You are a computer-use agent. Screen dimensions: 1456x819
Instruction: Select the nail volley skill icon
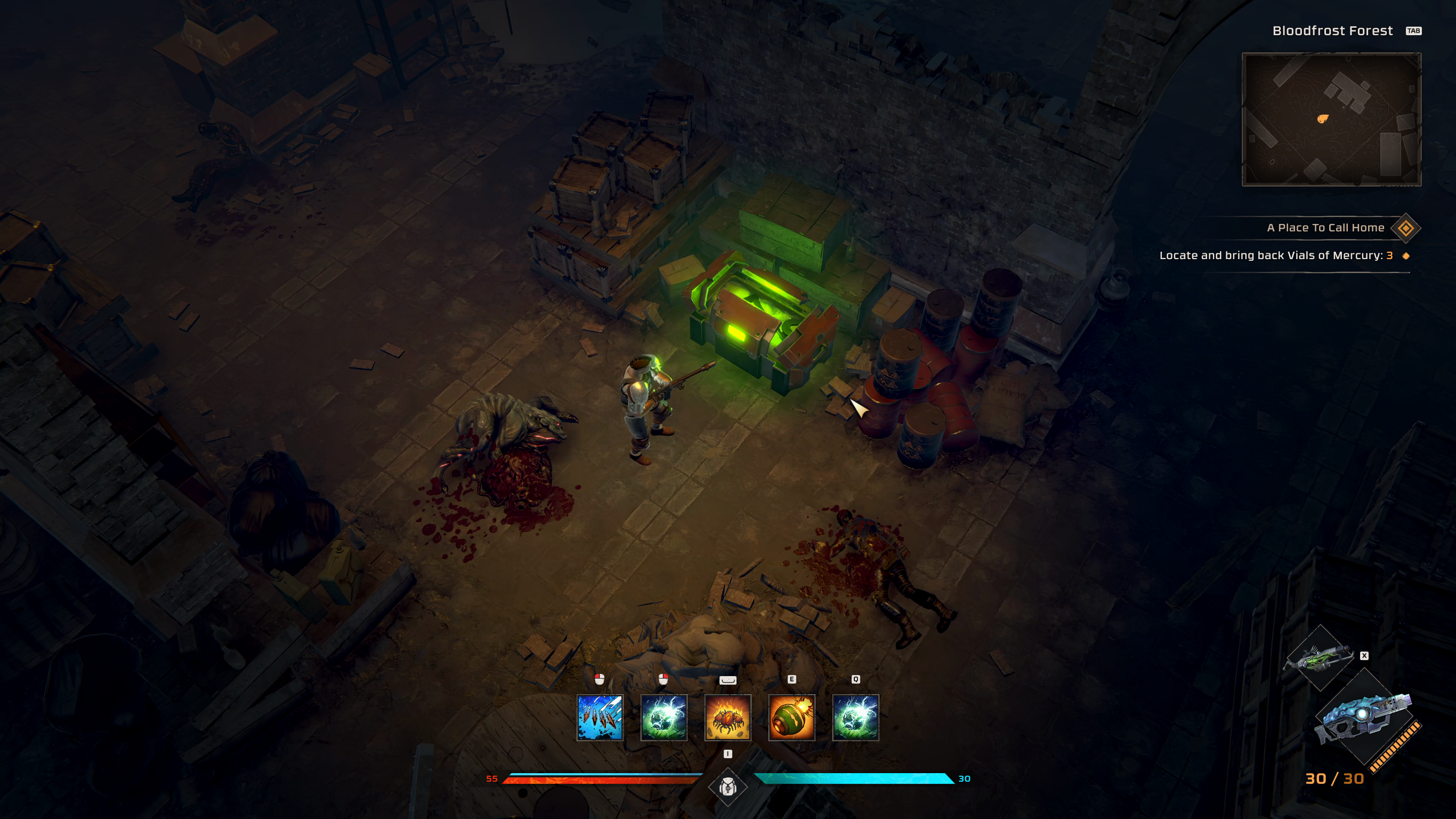[600, 718]
